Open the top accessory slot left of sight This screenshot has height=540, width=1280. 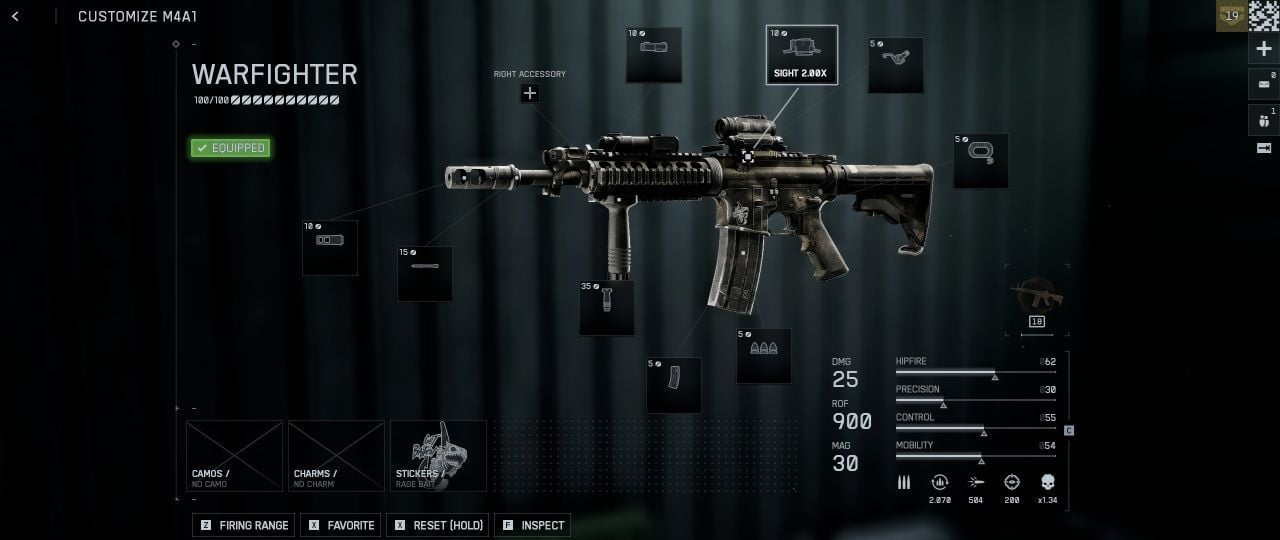(x=654, y=55)
